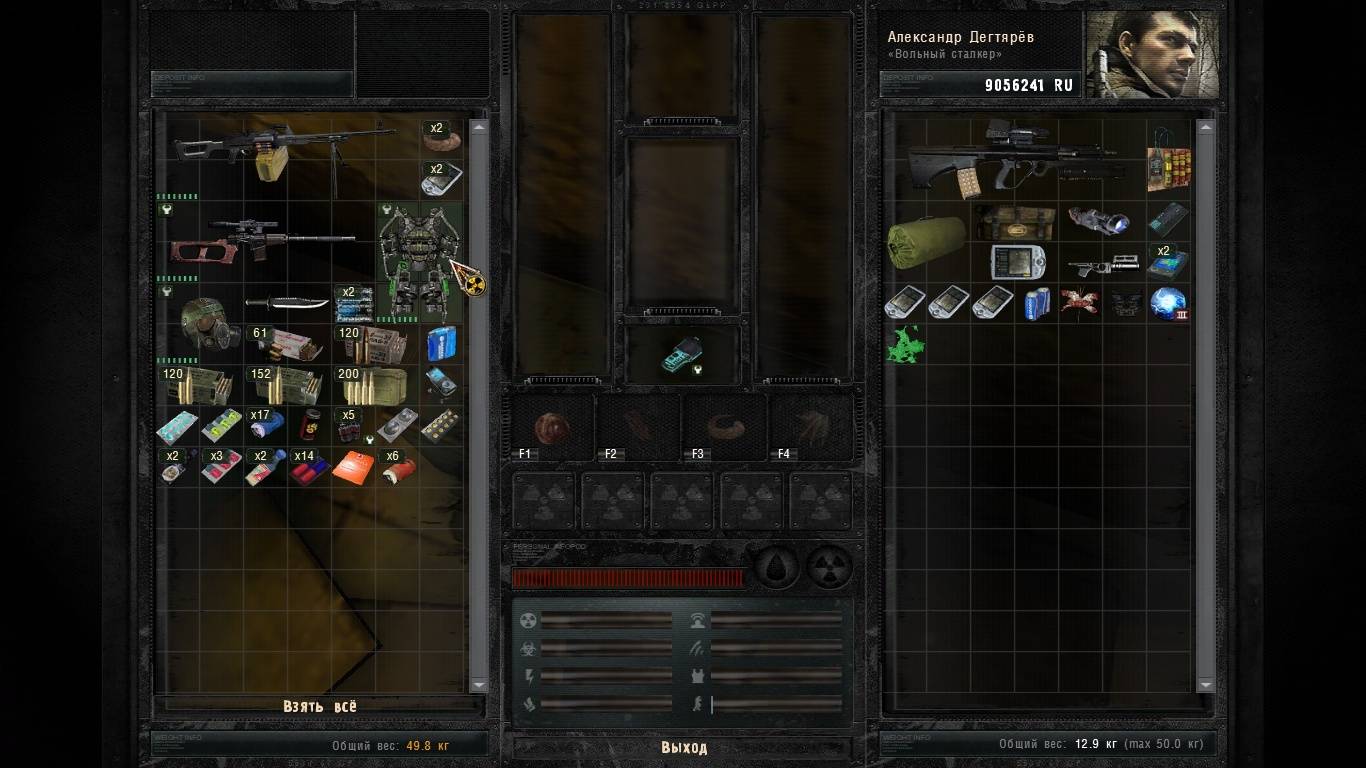
Task: Use the F1 quick slot item
Action: tap(552, 428)
